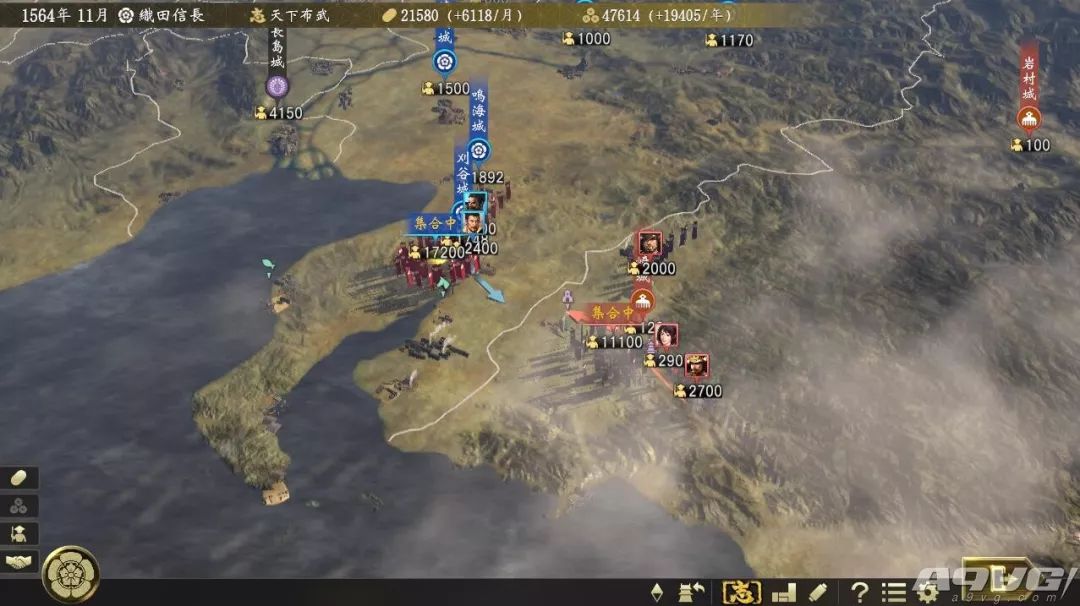Select the 鳴海城 castle marker

coord(479,149)
